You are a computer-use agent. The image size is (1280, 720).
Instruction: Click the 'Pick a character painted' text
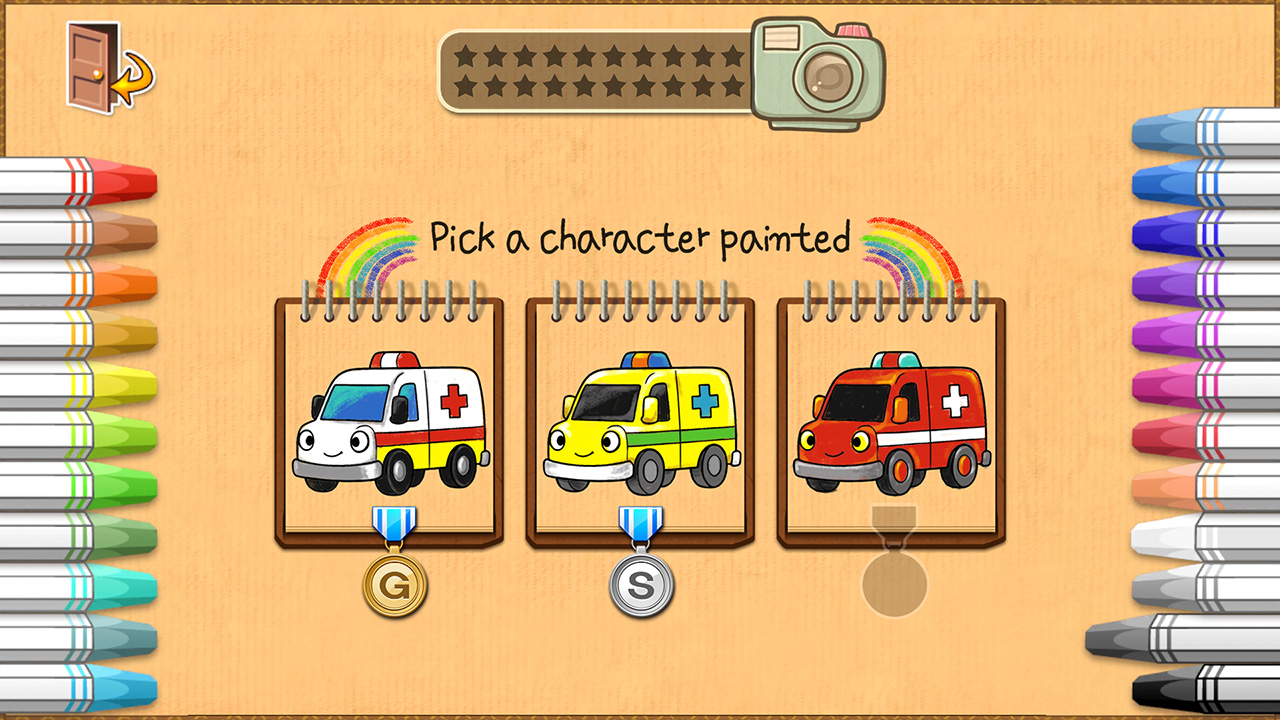[638, 238]
